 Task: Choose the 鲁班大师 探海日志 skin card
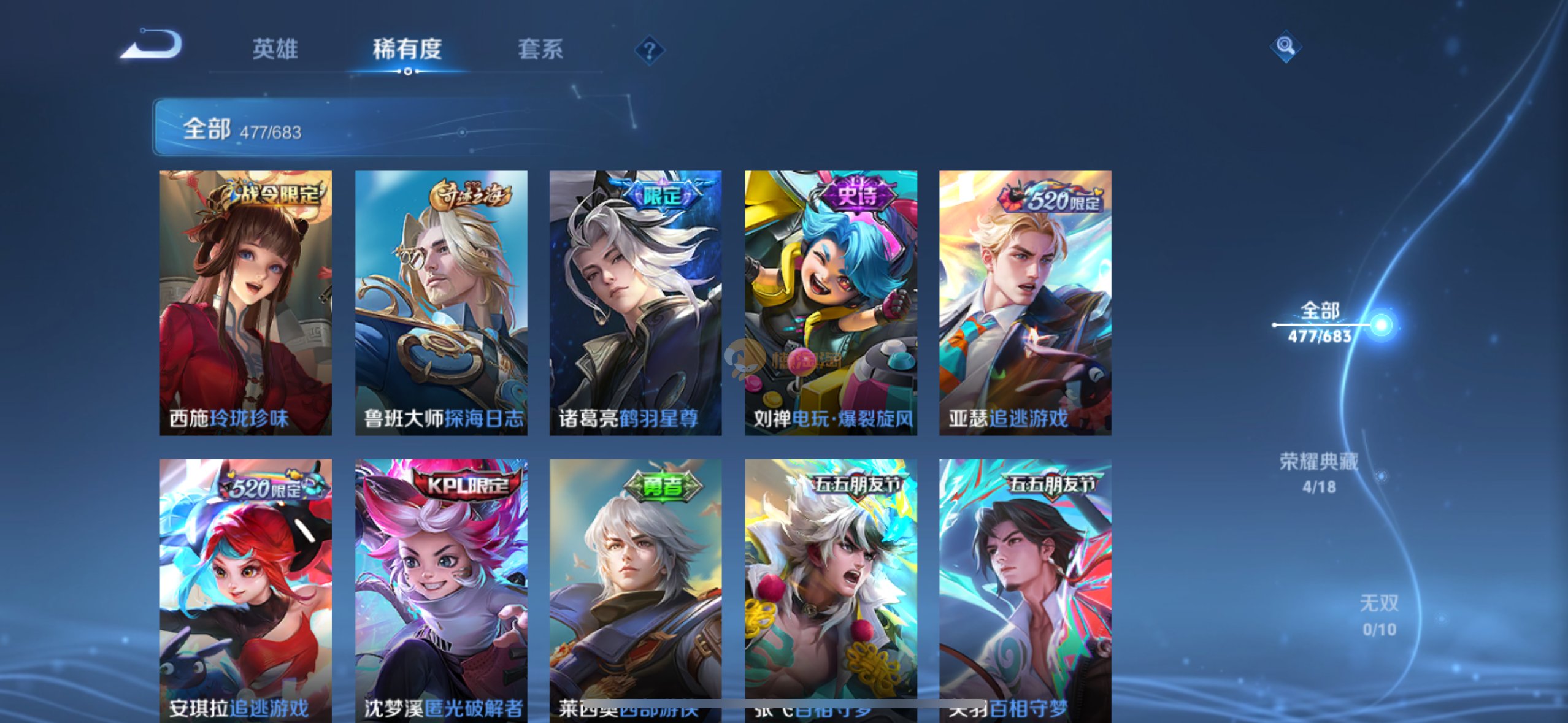pos(441,303)
